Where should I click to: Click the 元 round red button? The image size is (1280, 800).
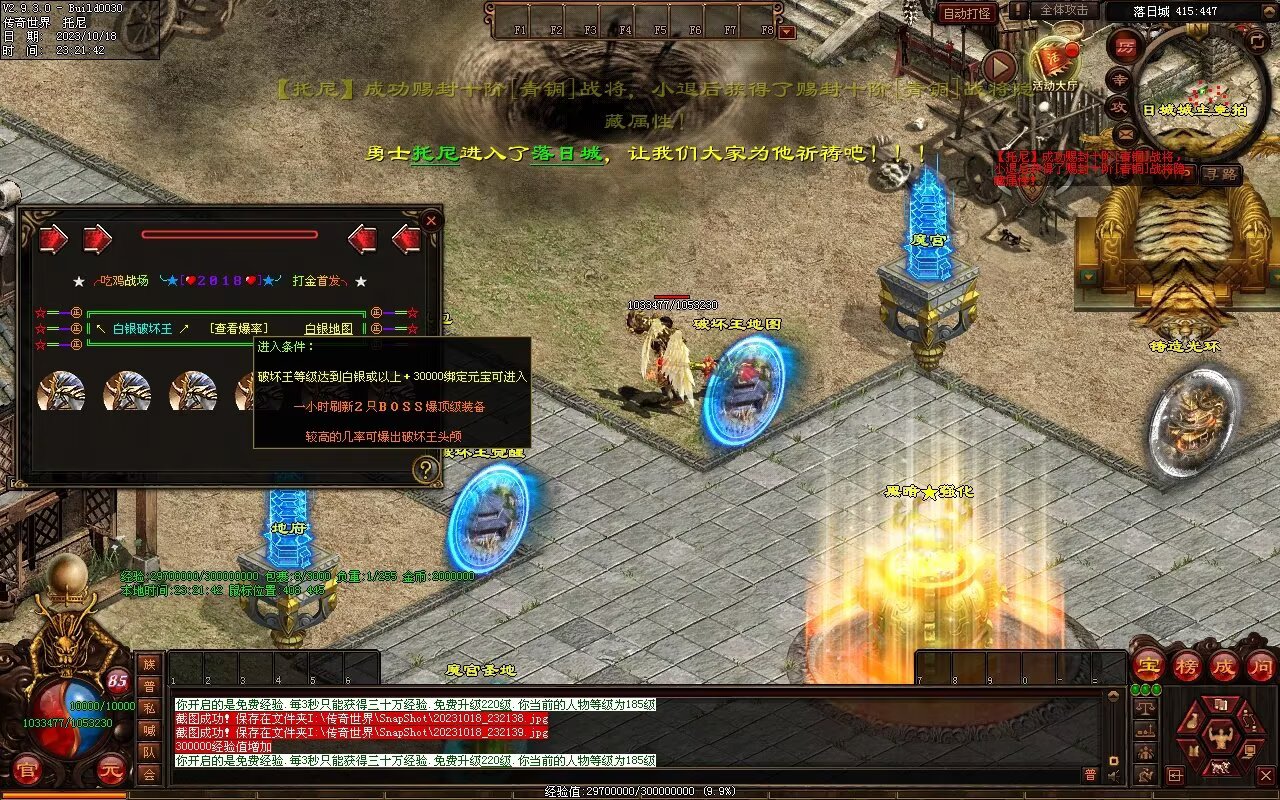(110, 771)
